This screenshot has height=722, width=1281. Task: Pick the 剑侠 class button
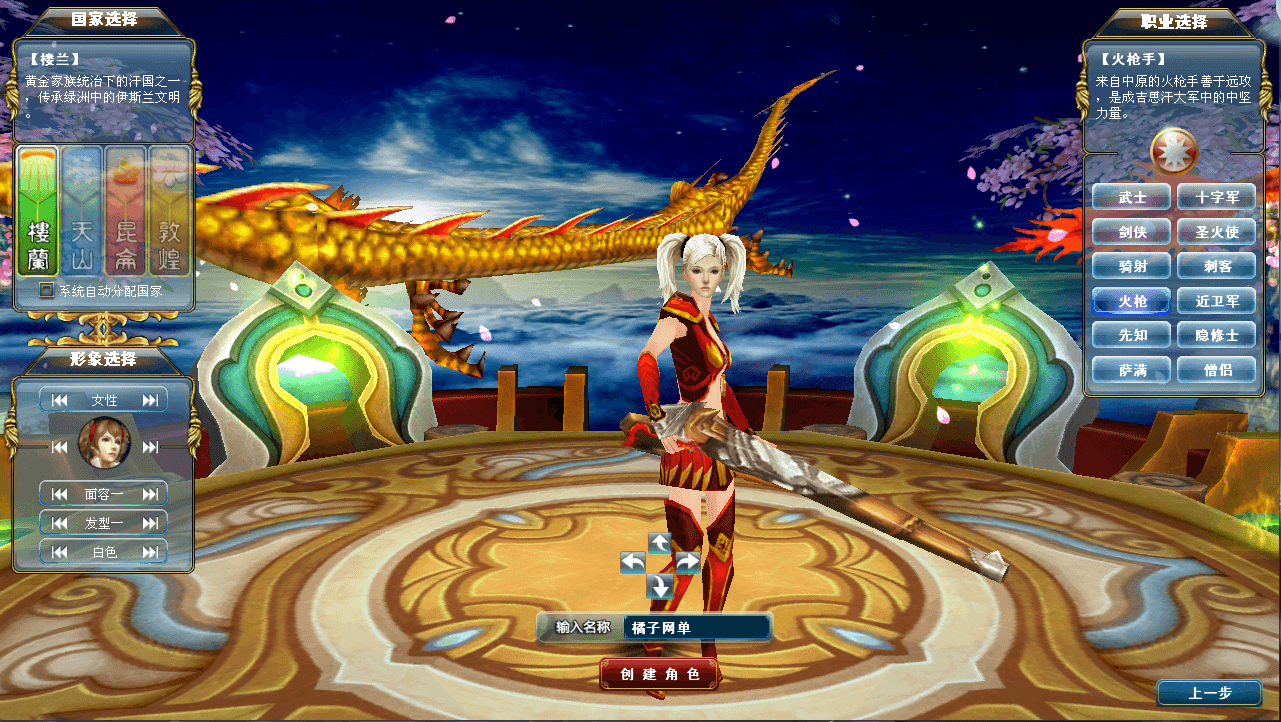click(x=1132, y=232)
